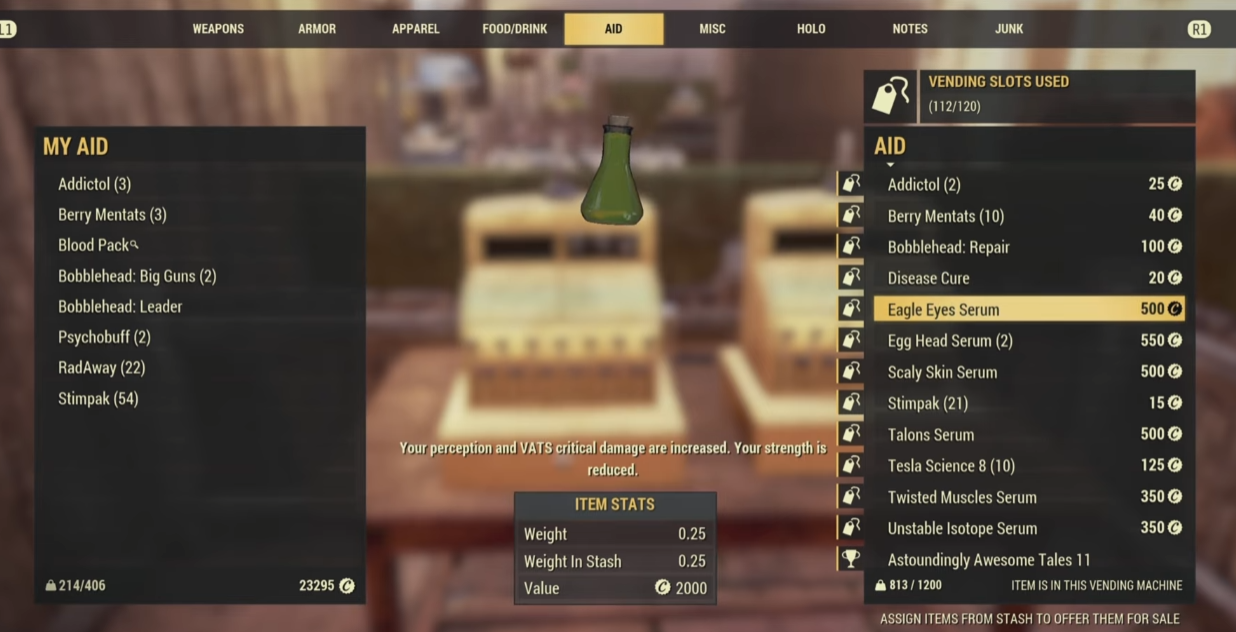Open the Holo tab
1236x632 pixels.
click(811, 29)
